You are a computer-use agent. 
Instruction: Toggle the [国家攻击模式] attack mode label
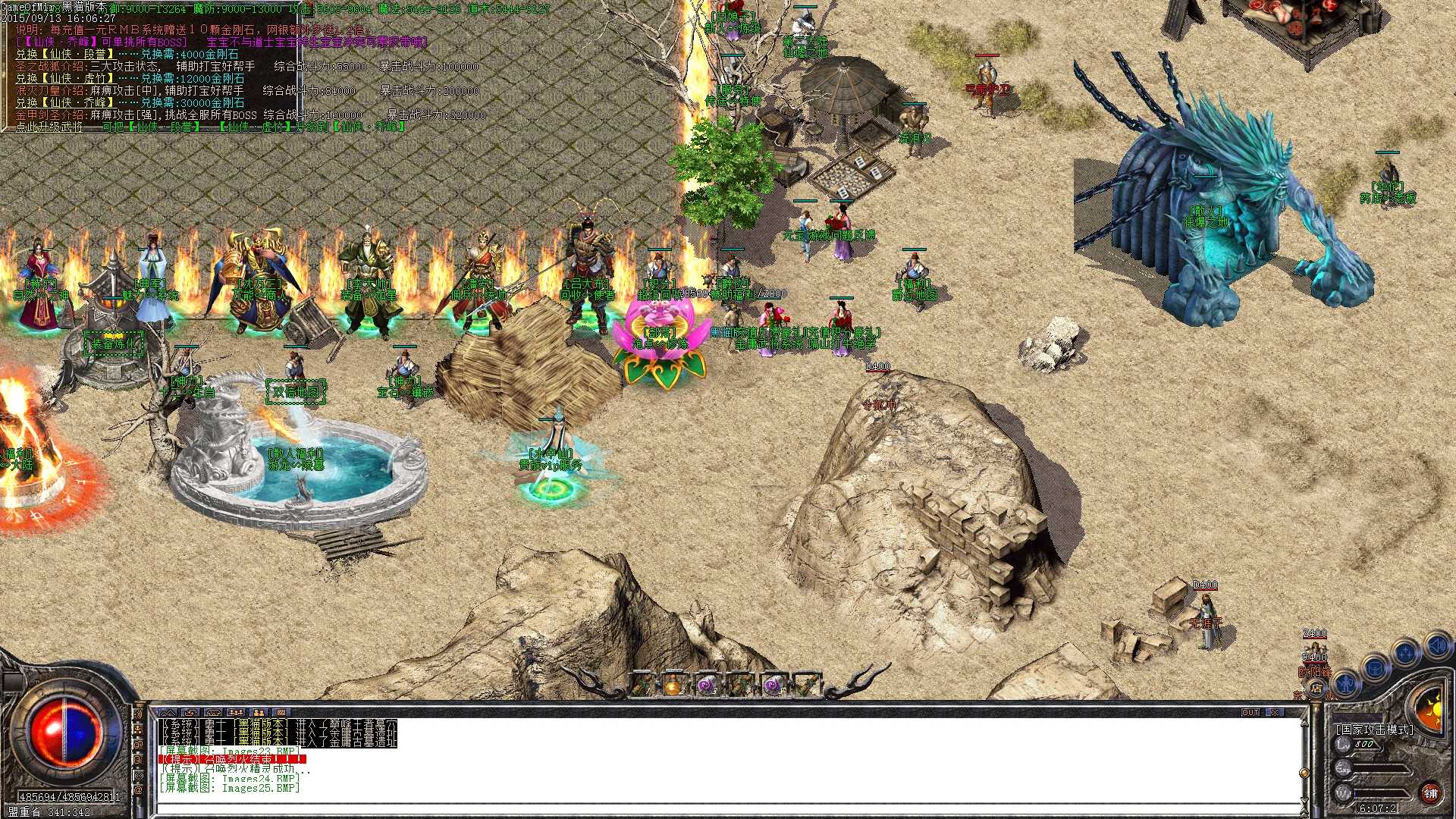1375,729
